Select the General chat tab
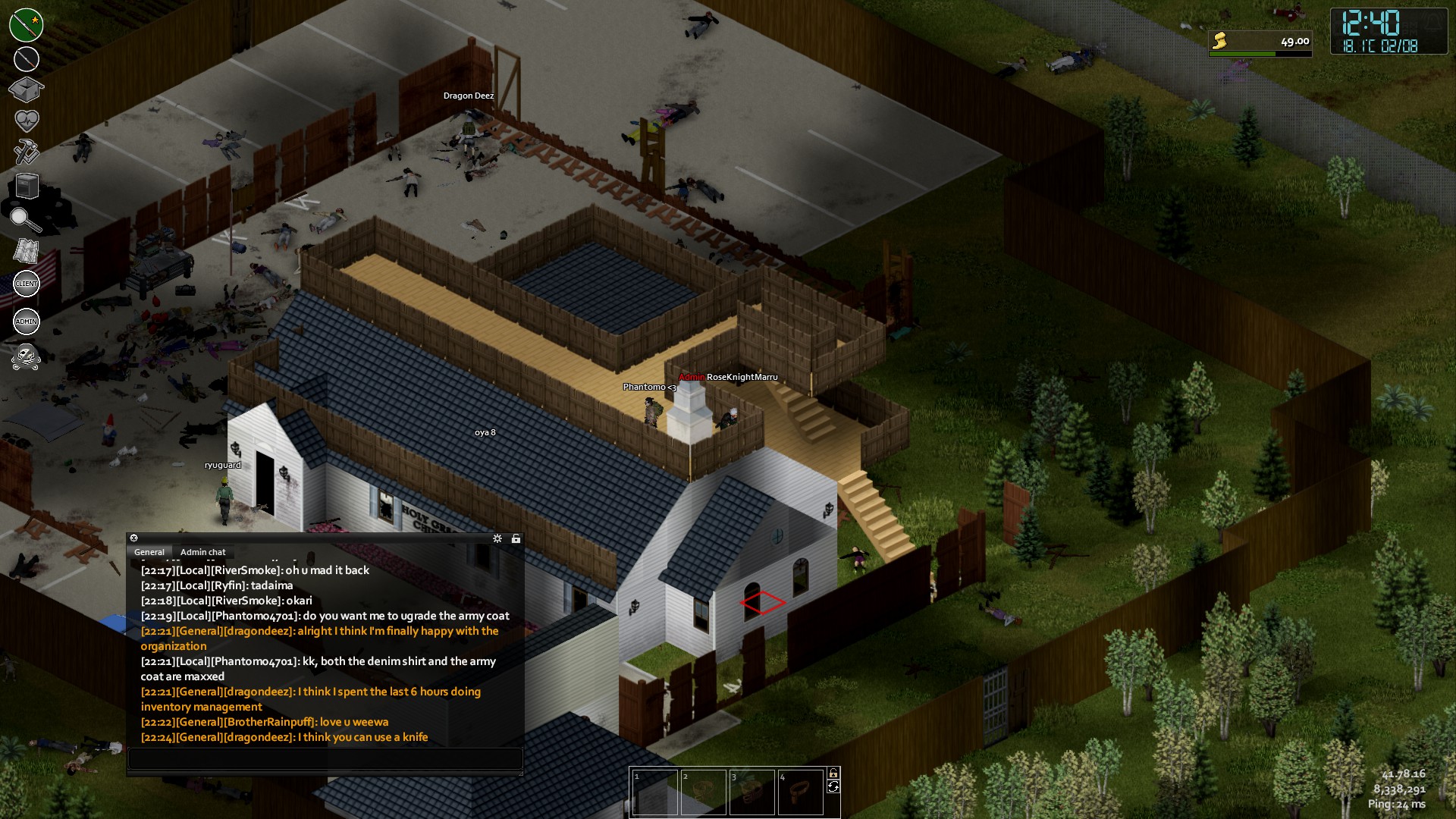 click(149, 552)
